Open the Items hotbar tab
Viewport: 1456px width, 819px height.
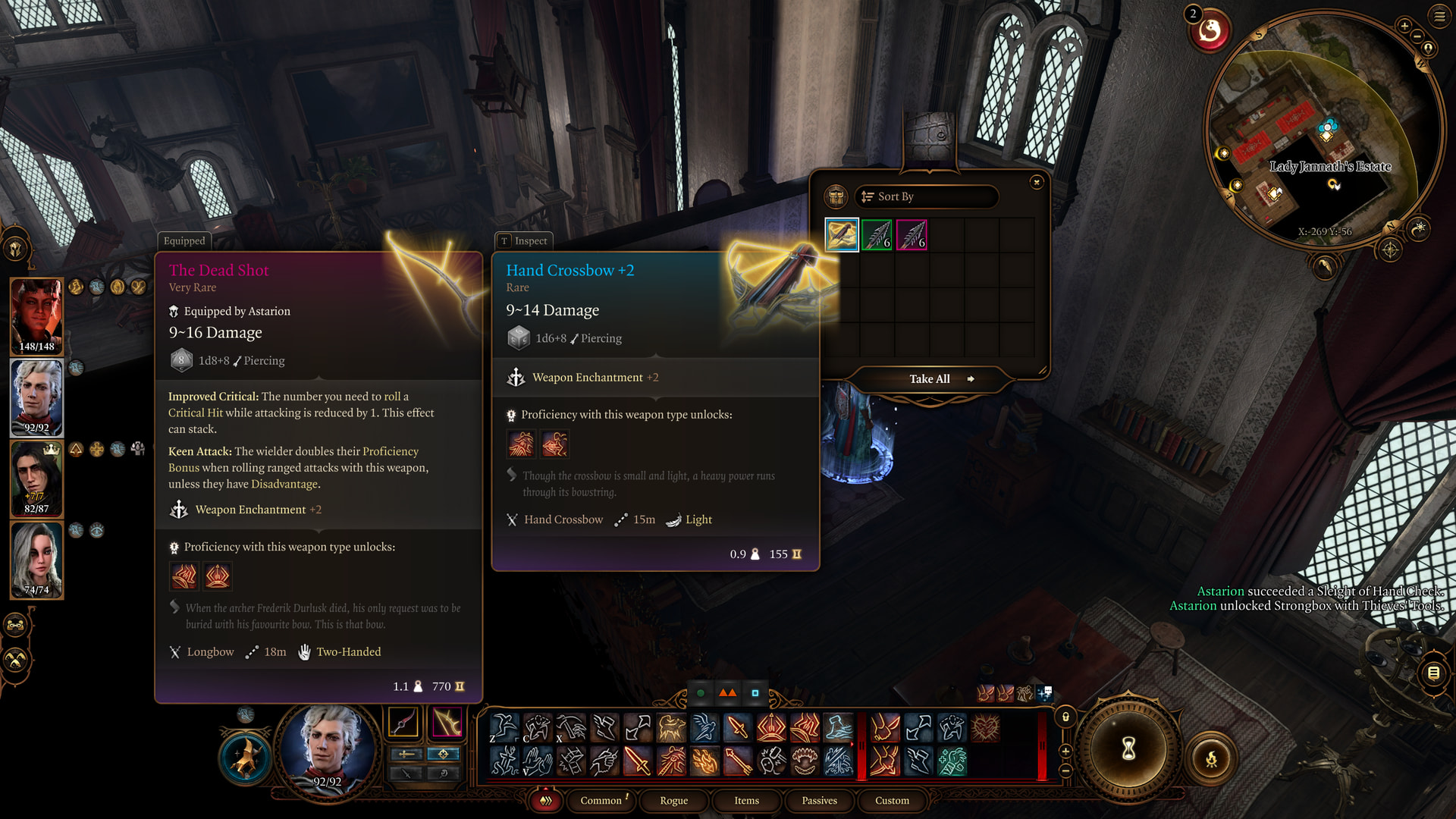(746, 801)
